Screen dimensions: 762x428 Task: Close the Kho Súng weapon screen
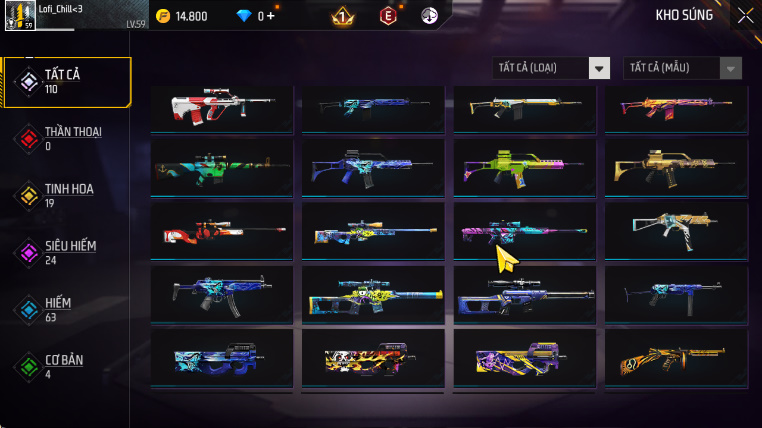tap(745, 15)
